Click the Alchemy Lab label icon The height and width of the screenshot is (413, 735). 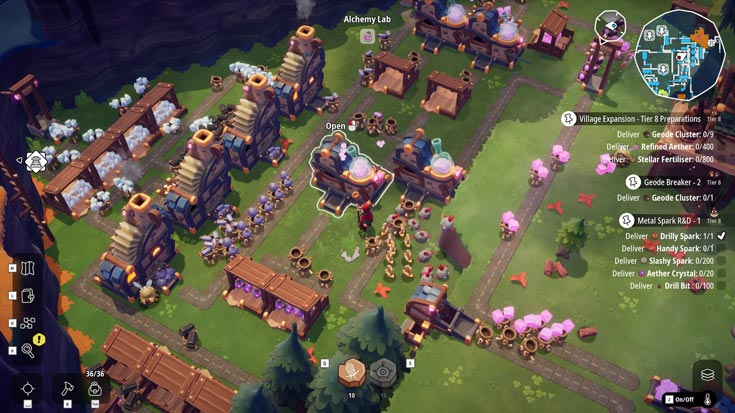[x=367, y=36]
